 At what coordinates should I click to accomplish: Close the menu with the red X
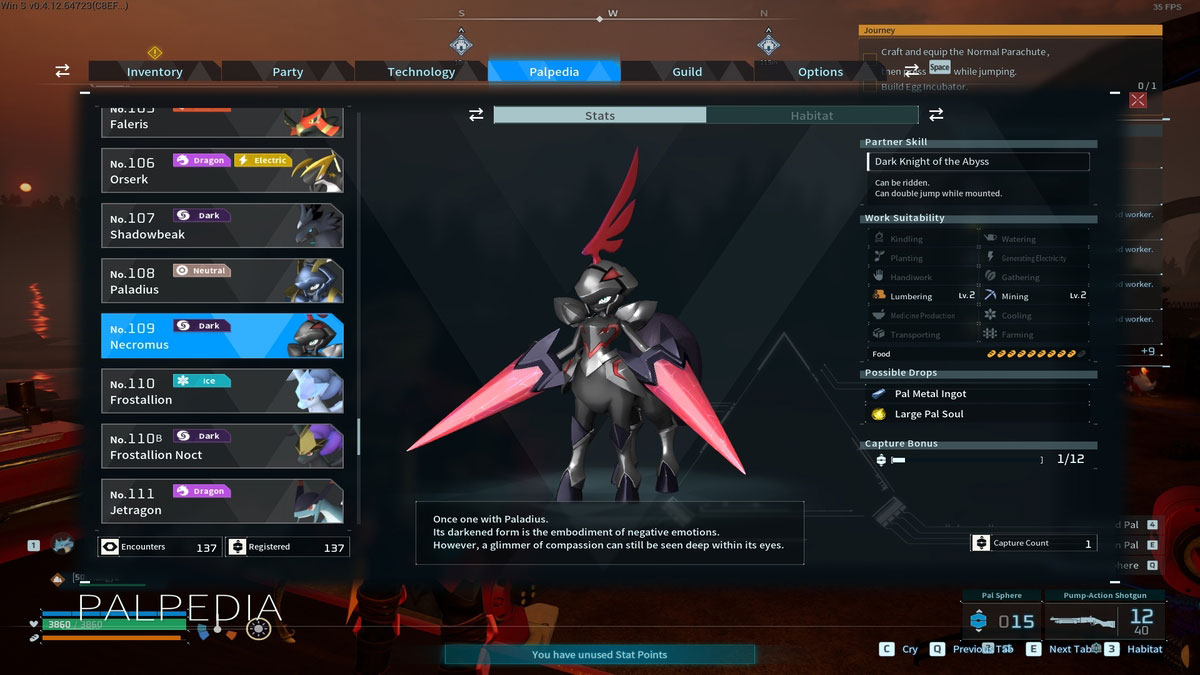click(x=1138, y=100)
